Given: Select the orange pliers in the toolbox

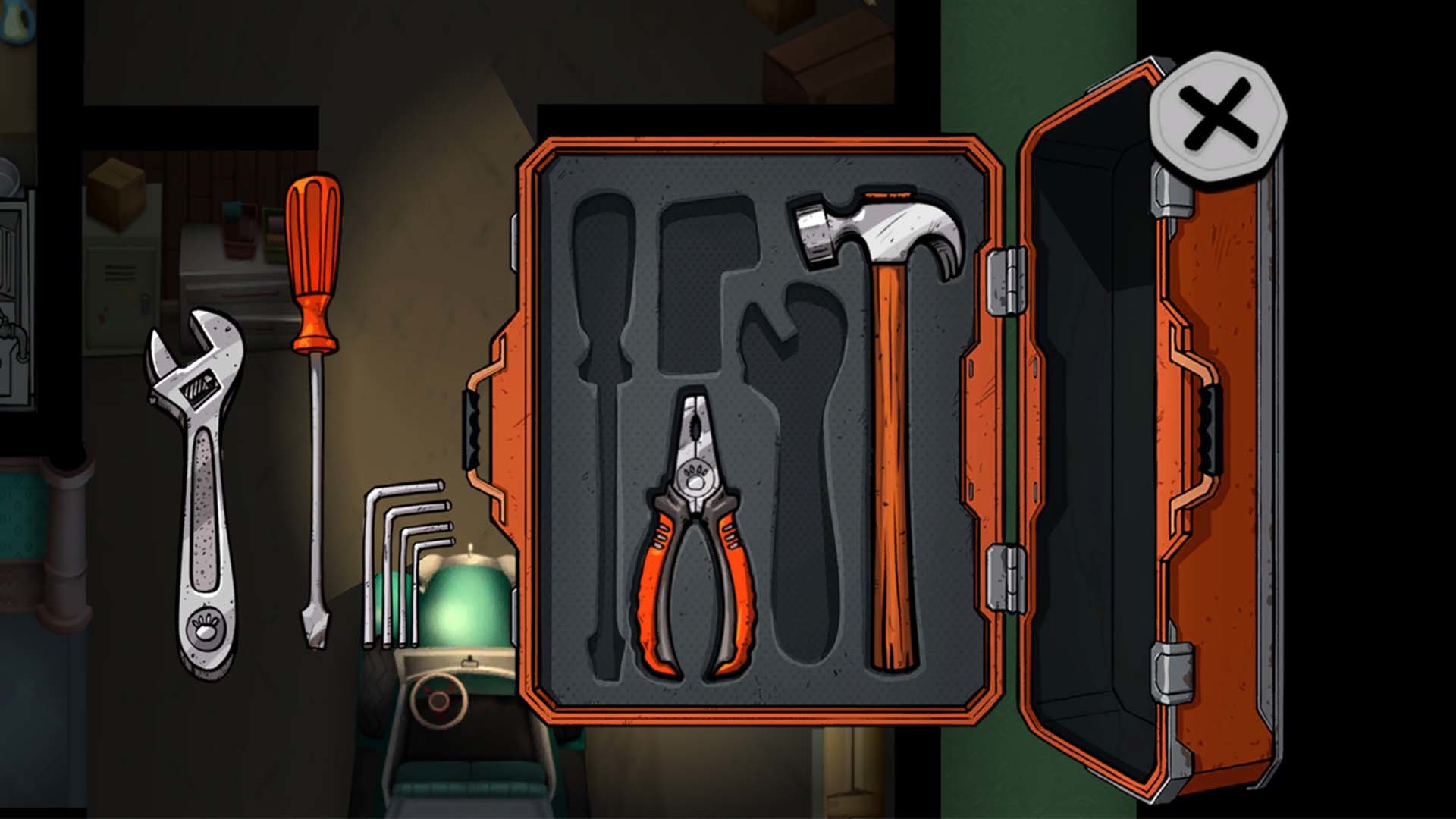Looking at the screenshot, I should pos(694,546).
